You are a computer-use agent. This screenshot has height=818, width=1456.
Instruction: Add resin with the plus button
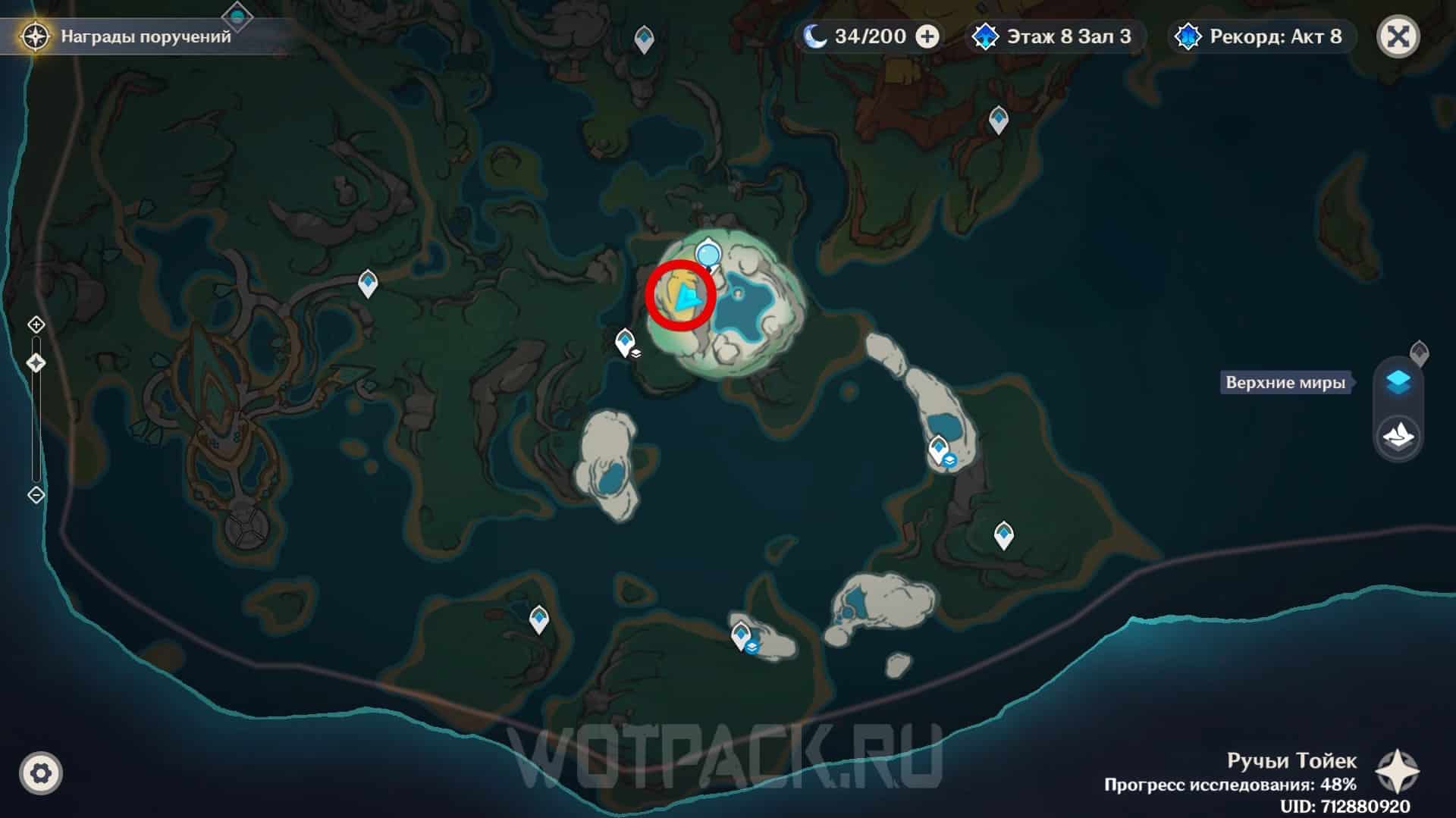tap(927, 36)
